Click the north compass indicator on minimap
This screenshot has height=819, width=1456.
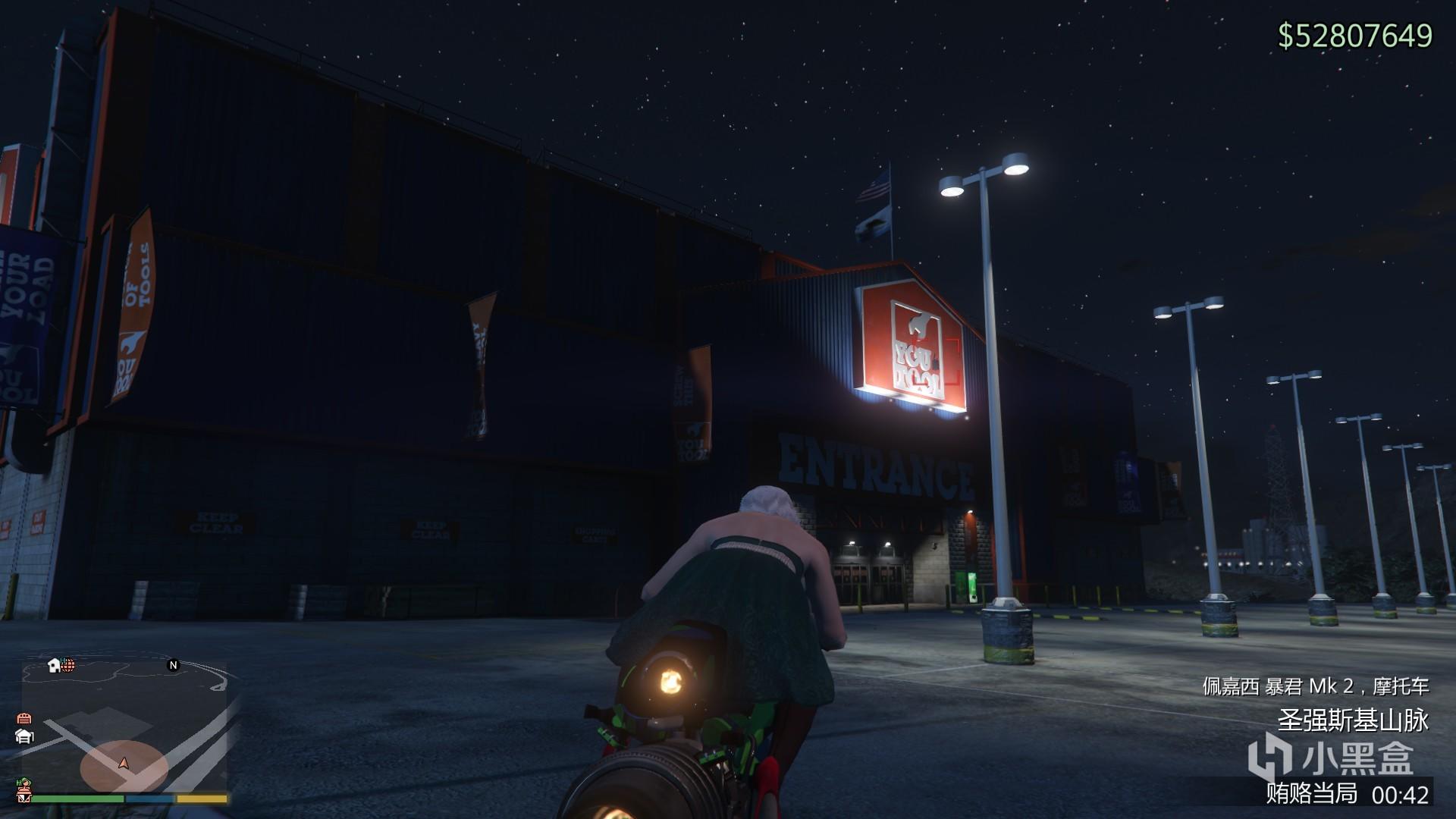pos(173,665)
